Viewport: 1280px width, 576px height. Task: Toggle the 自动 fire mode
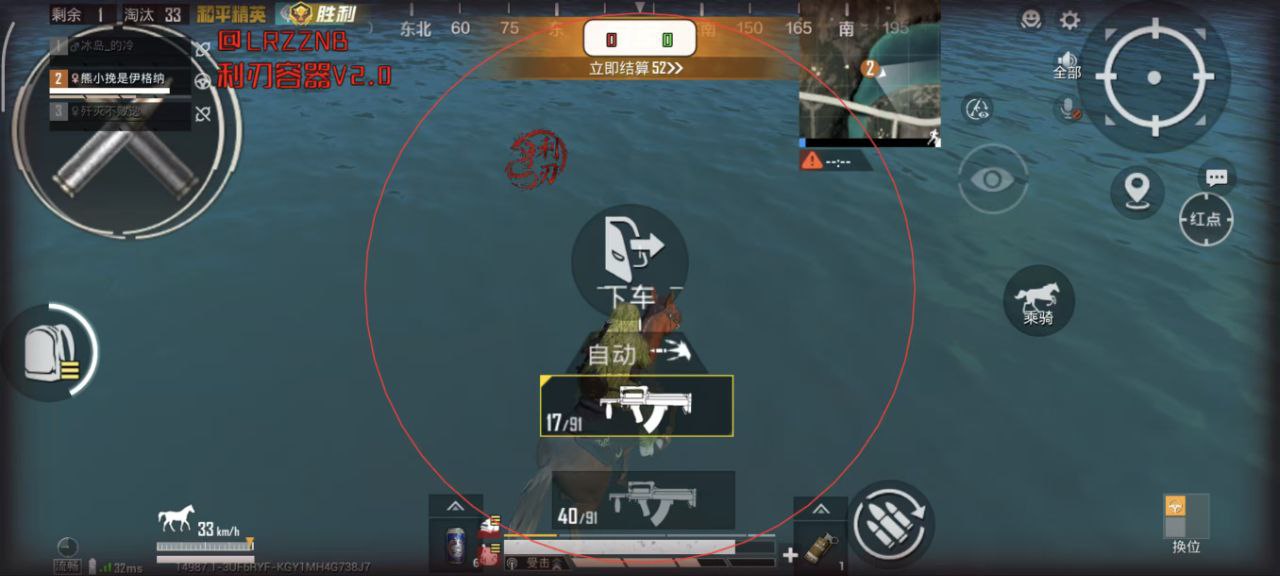tap(628, 353)
